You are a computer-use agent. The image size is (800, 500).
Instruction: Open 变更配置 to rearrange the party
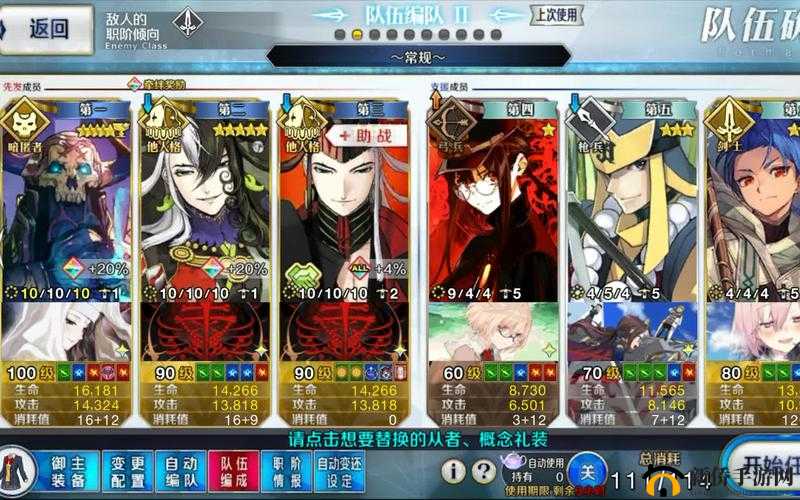pyautogui.click(x=128, y=471)
